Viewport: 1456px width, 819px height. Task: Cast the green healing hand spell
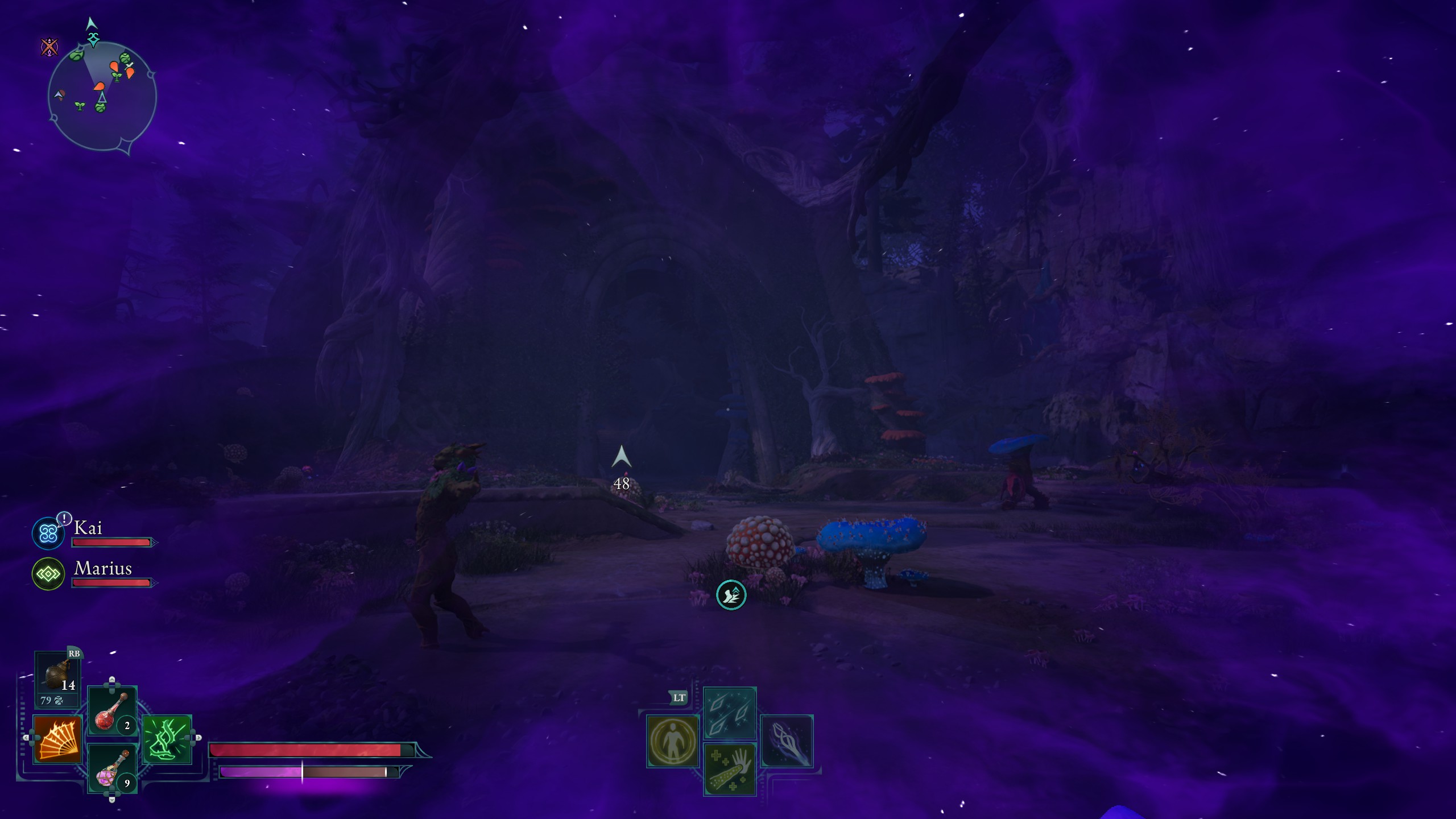click(x=730, y=769)
